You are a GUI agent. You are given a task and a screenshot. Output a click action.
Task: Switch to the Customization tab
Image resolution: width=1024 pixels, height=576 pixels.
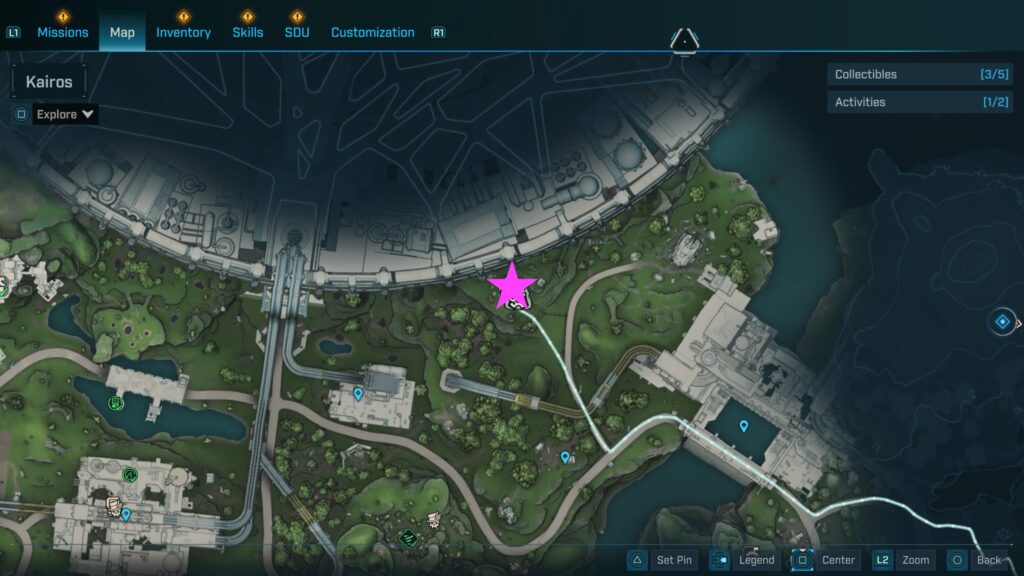pyautogui.click(x=372, y=32)
